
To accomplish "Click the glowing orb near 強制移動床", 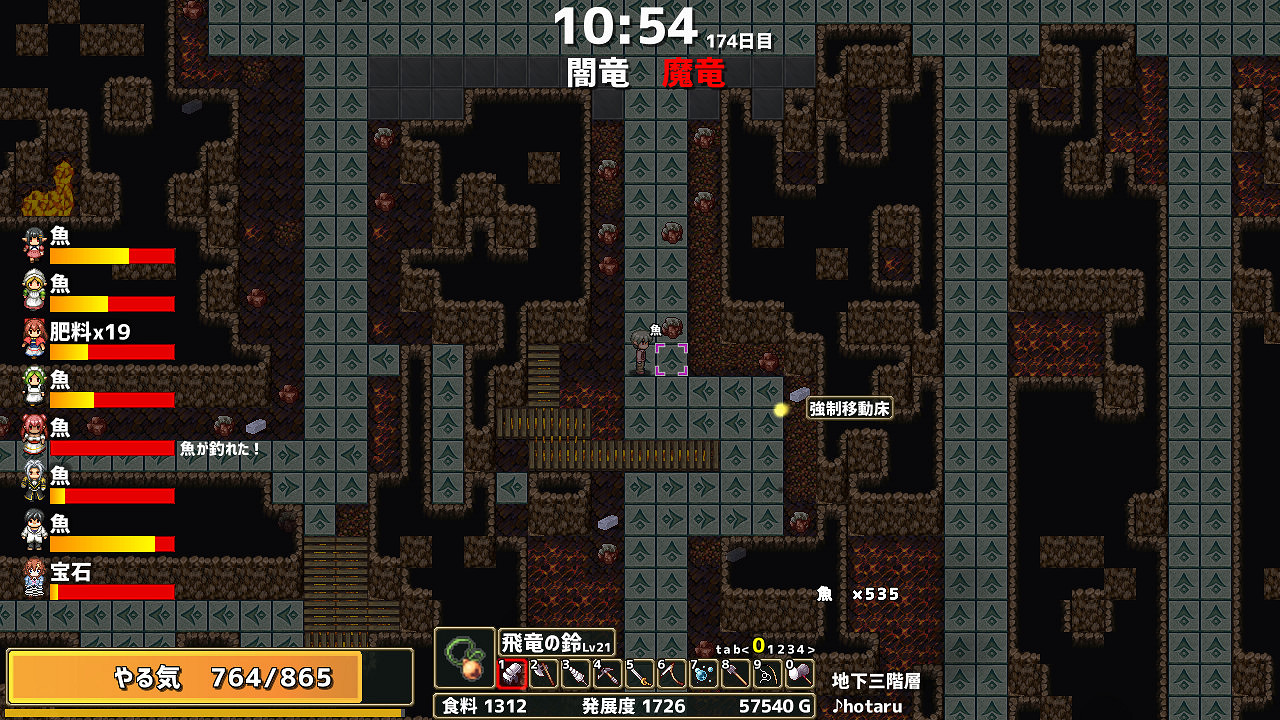I will (782, 409).
